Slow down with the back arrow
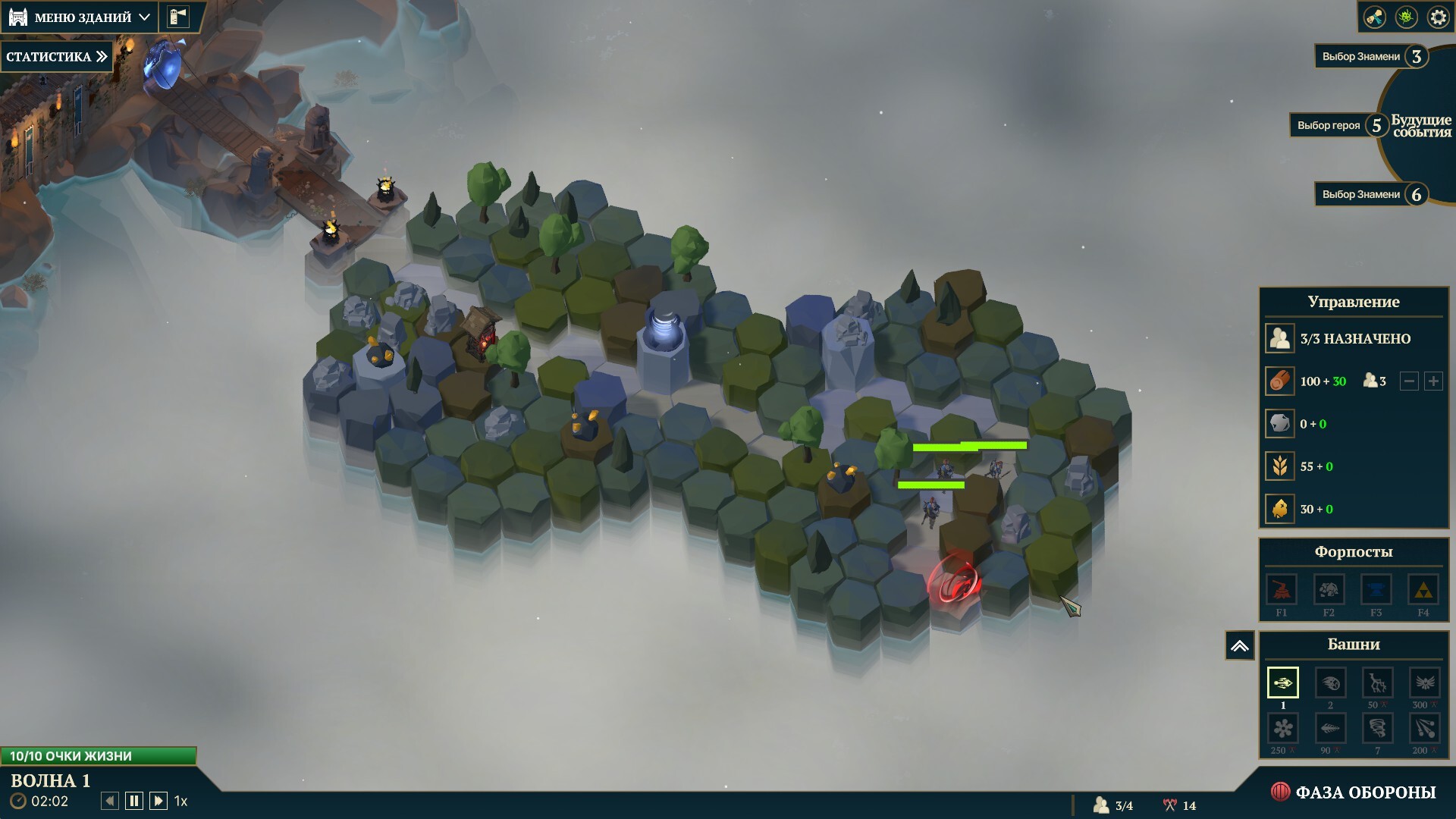The width and height of the screenshot is (1456, 819). [x=110, y=801]
